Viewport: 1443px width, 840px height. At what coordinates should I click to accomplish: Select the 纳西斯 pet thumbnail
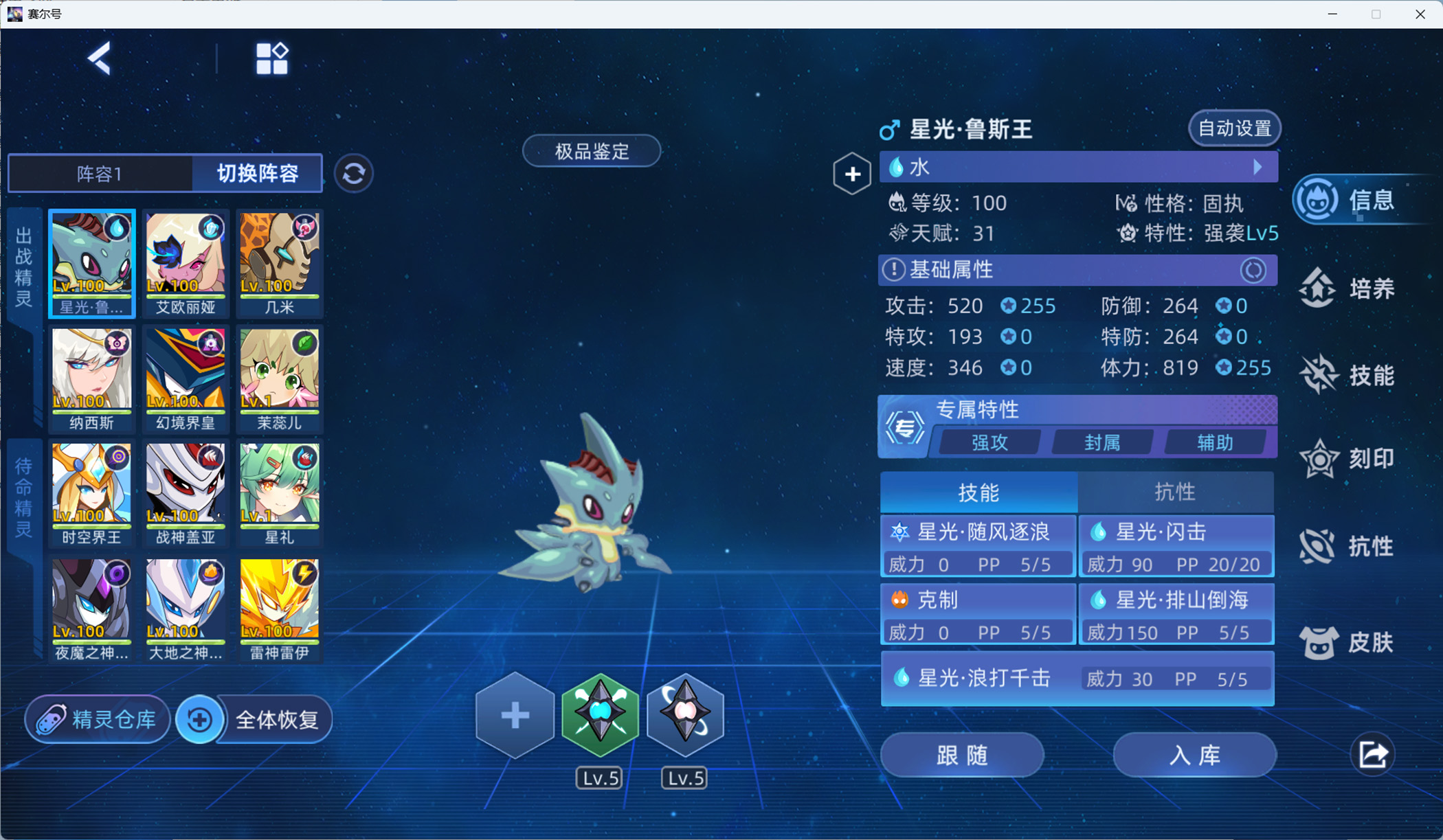pyautogui.click(x=91, y=376)
